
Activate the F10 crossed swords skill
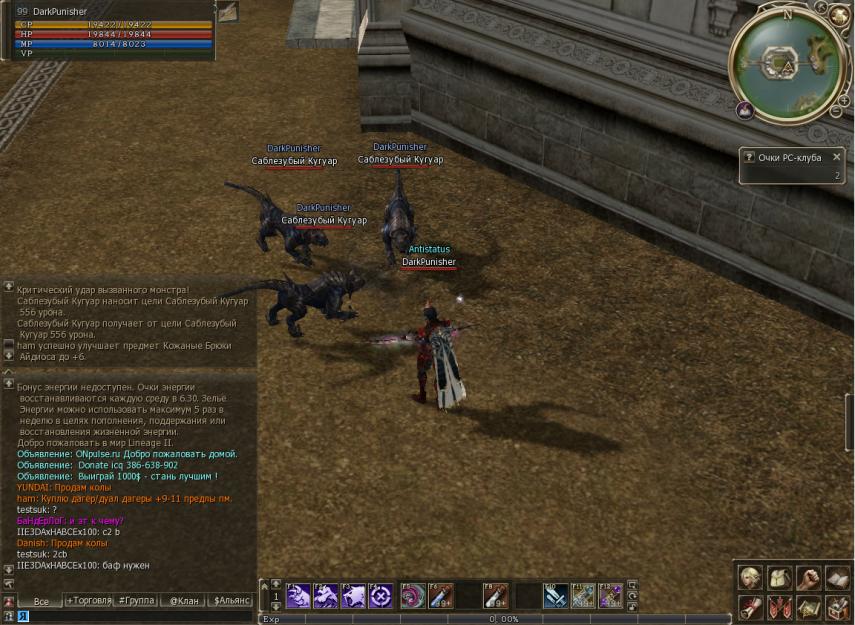point(556,596)
